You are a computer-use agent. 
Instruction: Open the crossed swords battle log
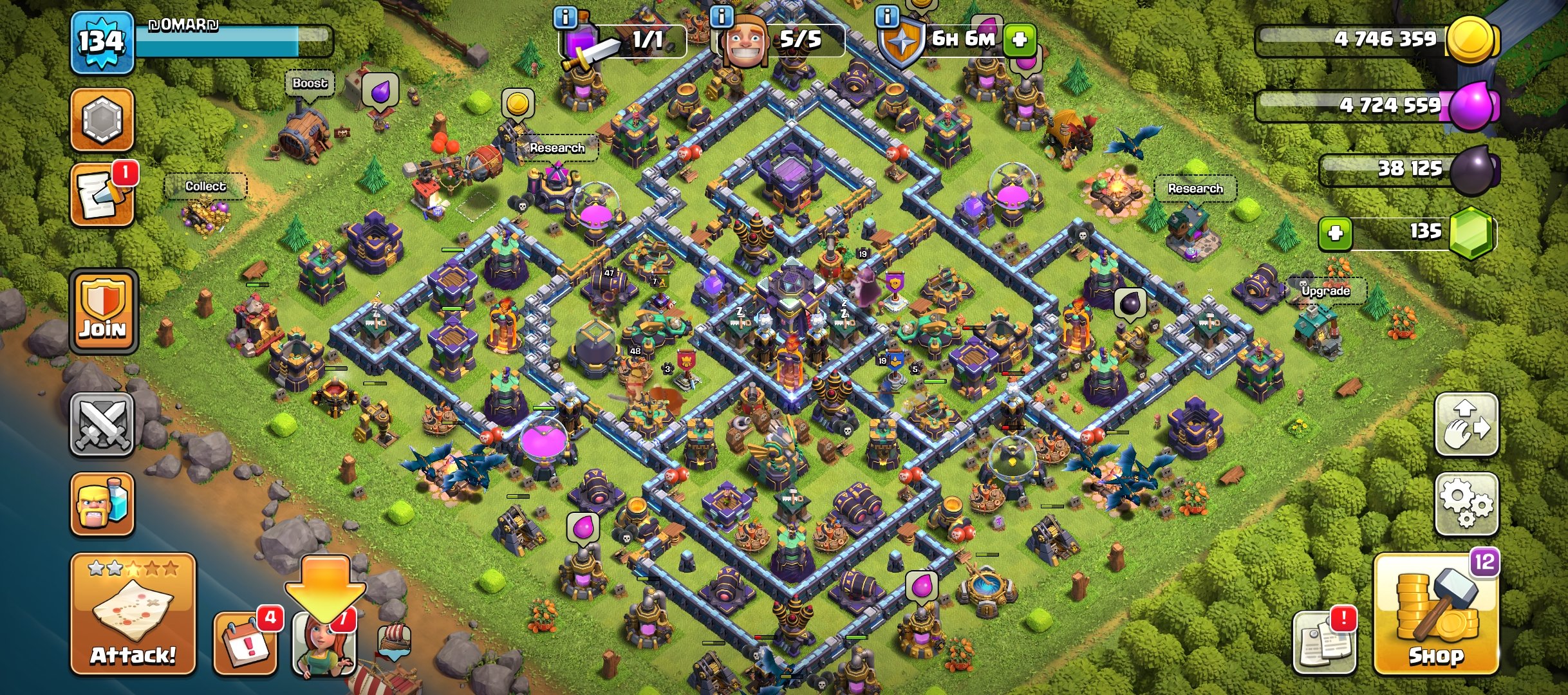102,425
